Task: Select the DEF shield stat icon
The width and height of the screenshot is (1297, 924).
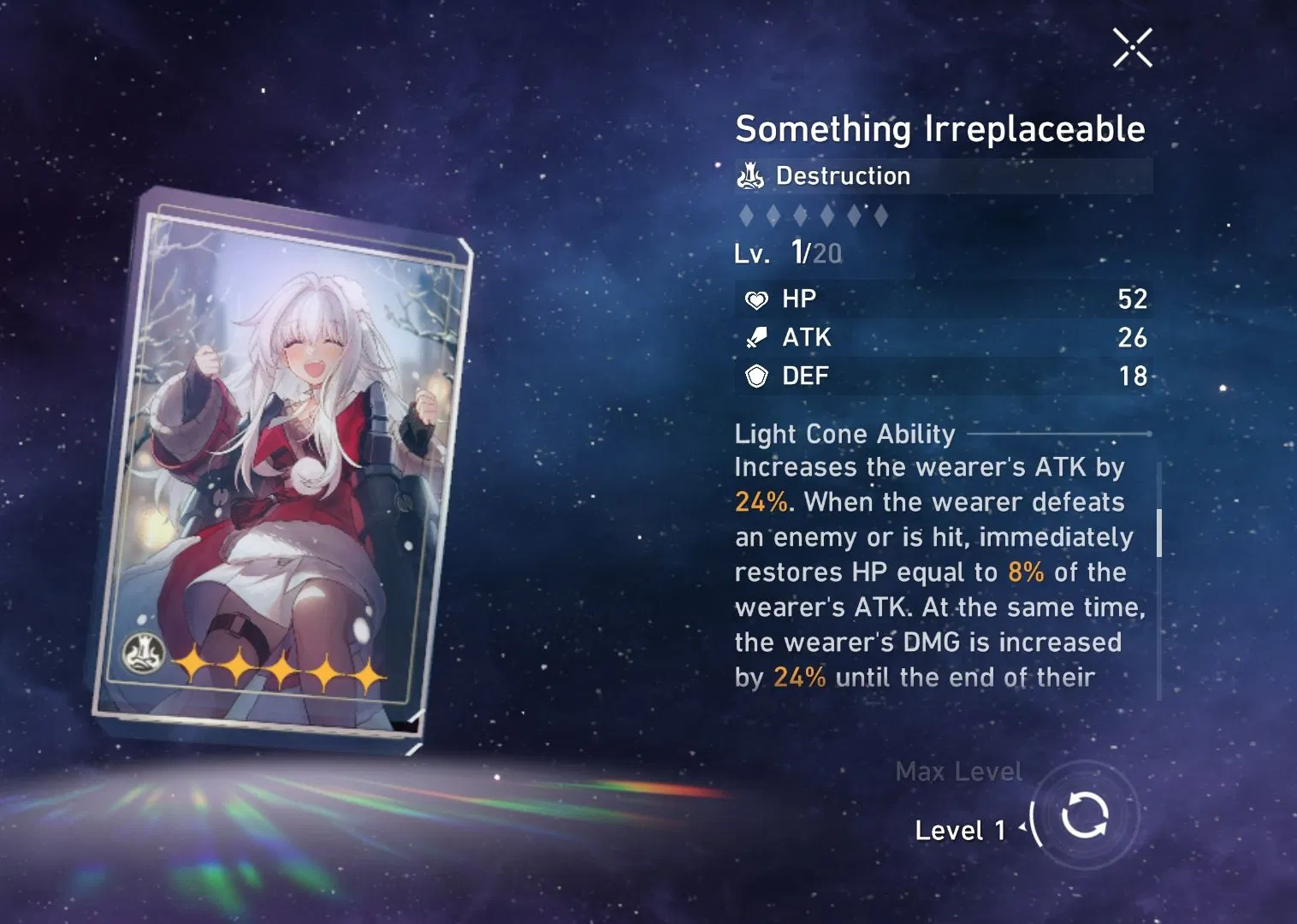Action: pyautogui.click(x=756, y=376)
